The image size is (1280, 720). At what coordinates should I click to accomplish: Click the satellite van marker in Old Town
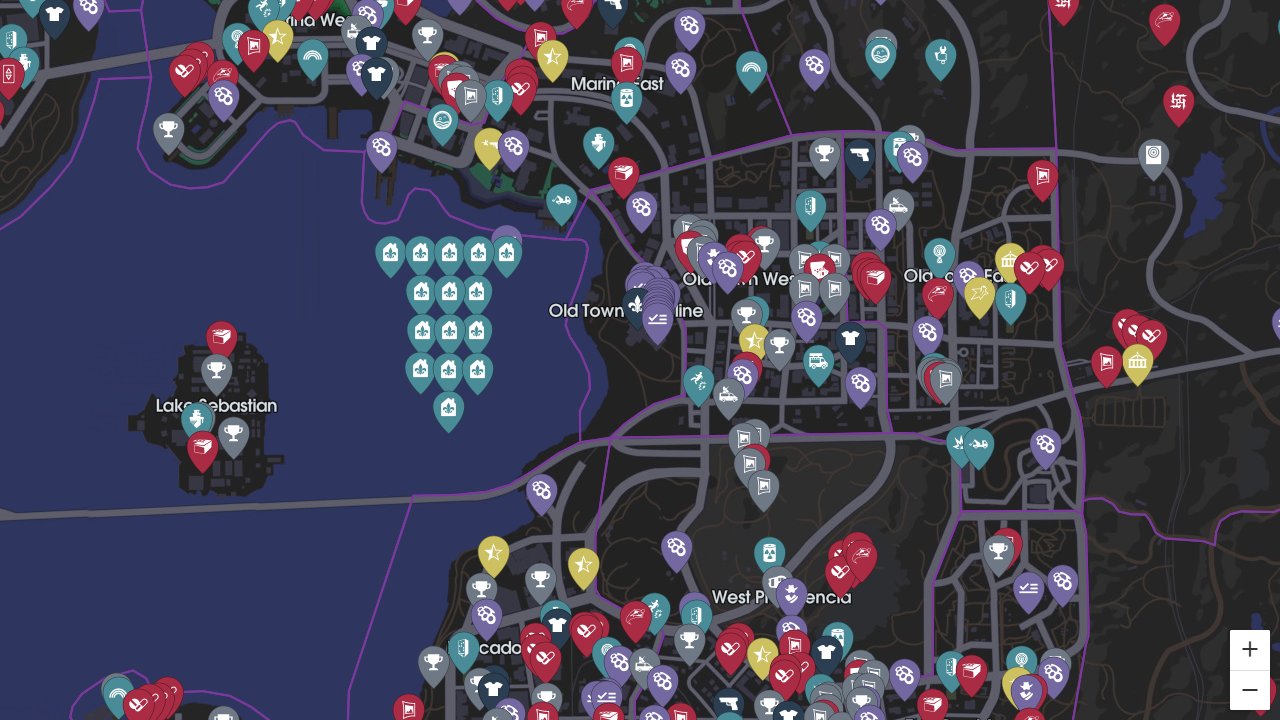727,394
